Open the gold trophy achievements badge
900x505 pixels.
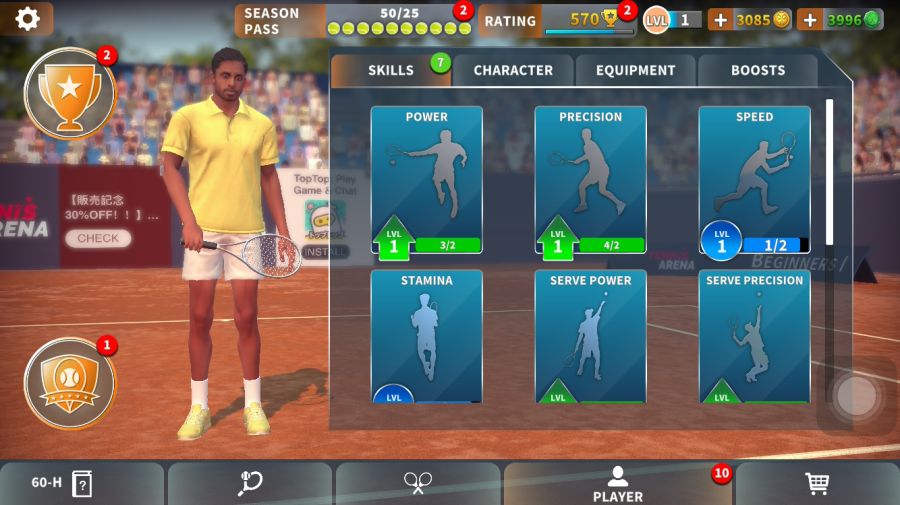pos(69,93)
